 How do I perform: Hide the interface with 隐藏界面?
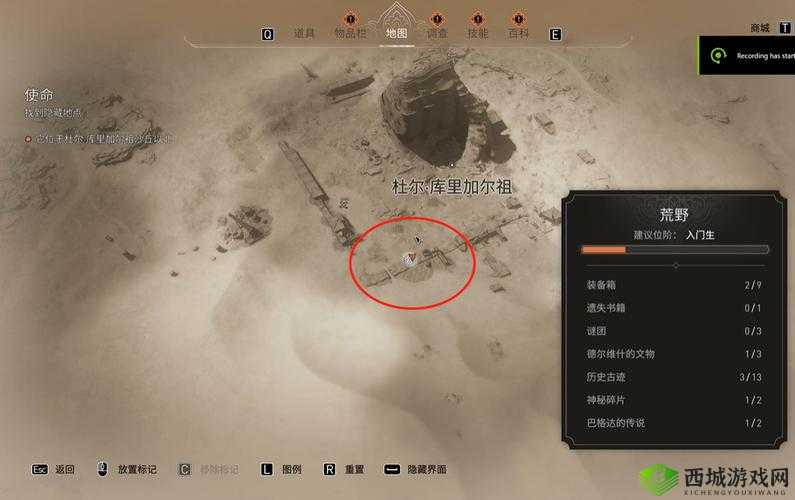pos(427,469)
